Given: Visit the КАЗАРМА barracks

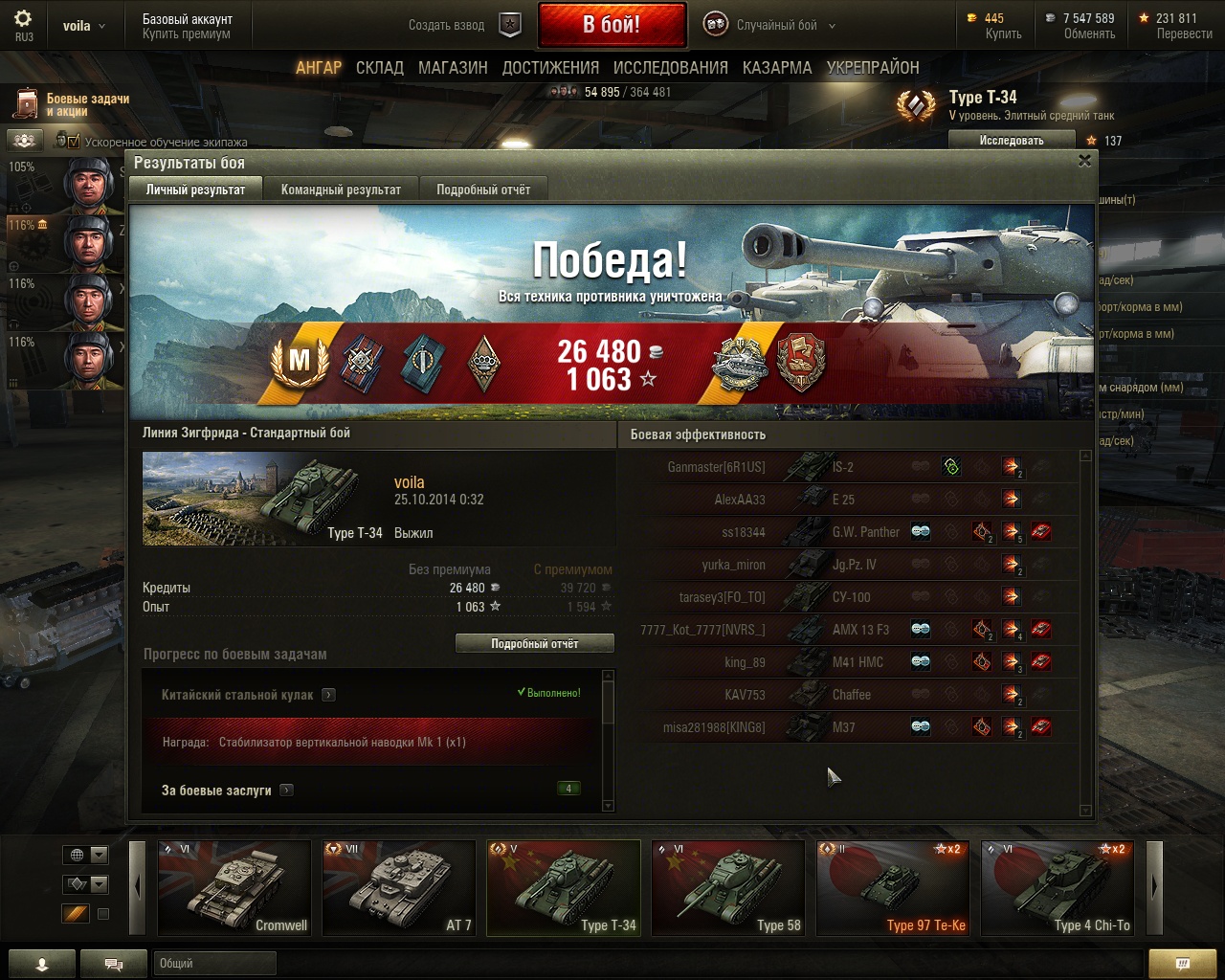Looking at the screenshot, I should tap(777, 68).
